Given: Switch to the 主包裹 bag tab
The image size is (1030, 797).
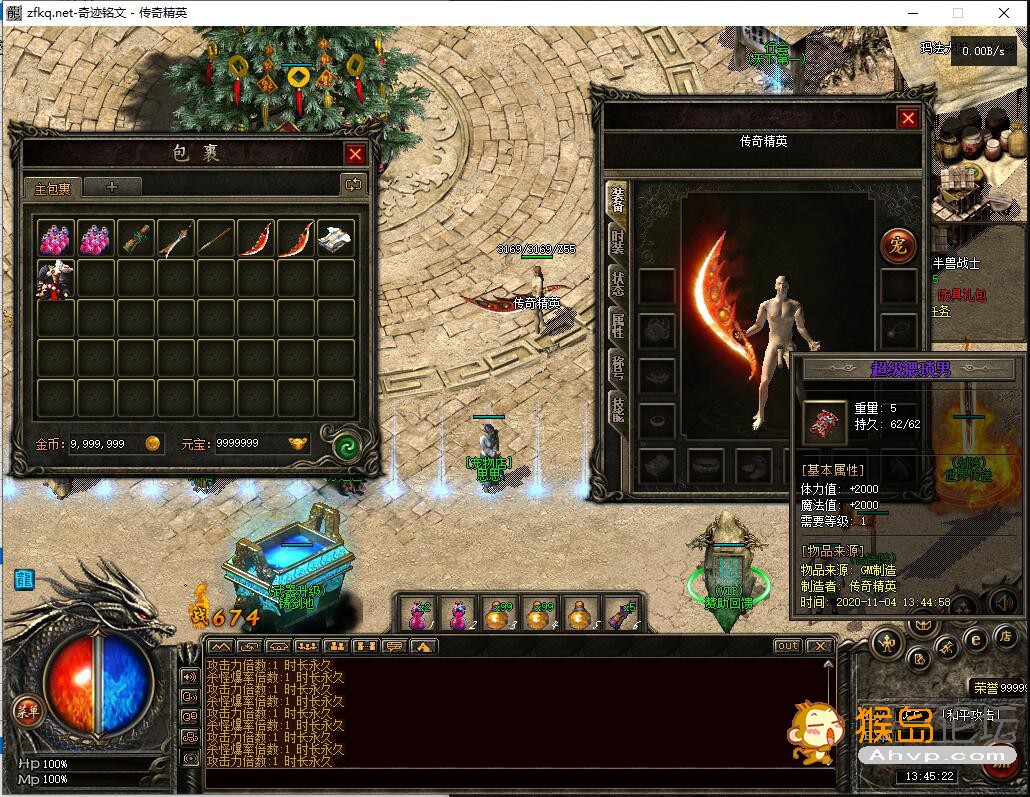Looking at the screenshot, I should coord(52,188).
